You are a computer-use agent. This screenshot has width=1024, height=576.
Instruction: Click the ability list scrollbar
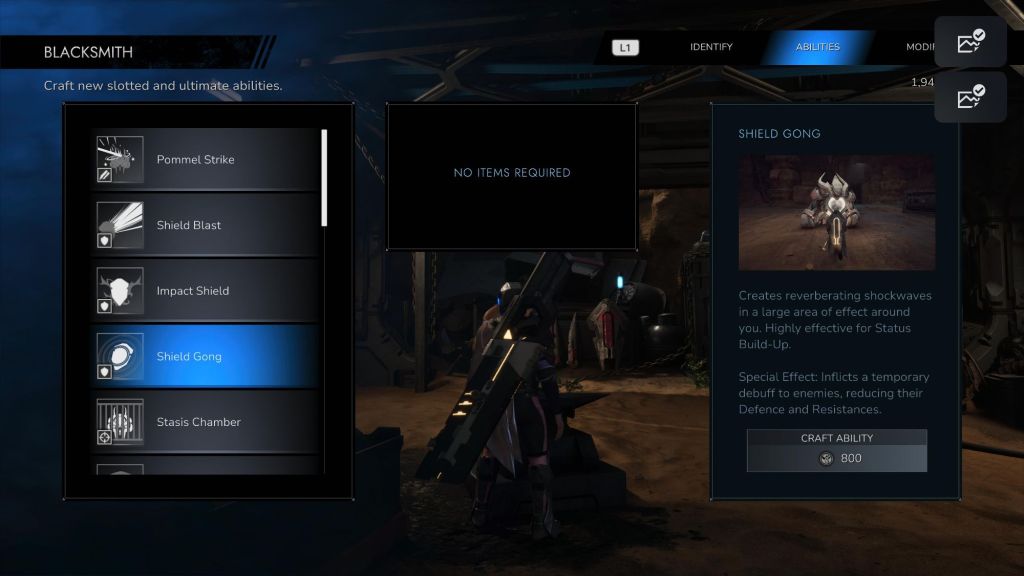pyautogui.click(x=324, y=178)
